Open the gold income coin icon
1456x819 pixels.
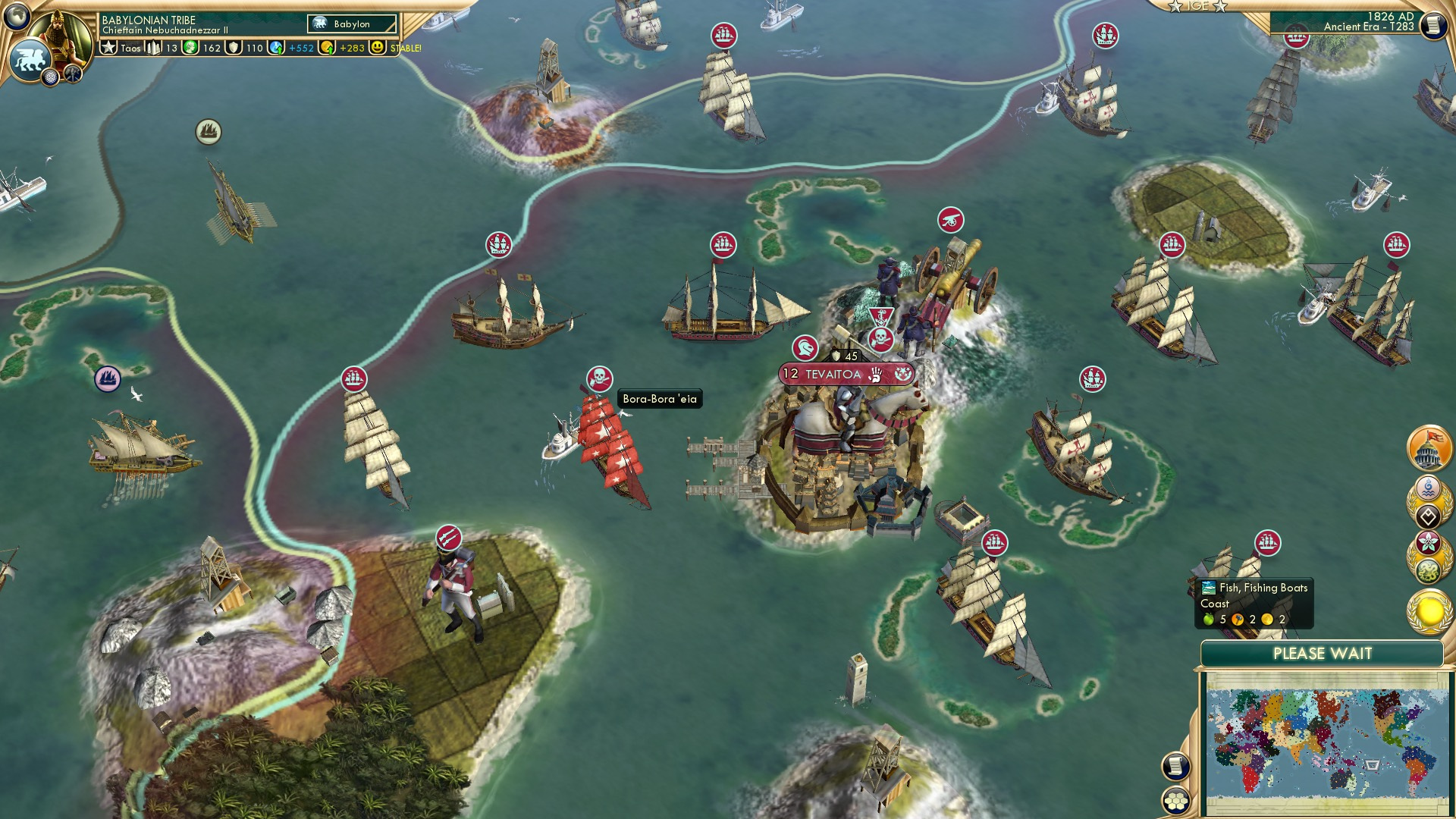coord(327,48)
